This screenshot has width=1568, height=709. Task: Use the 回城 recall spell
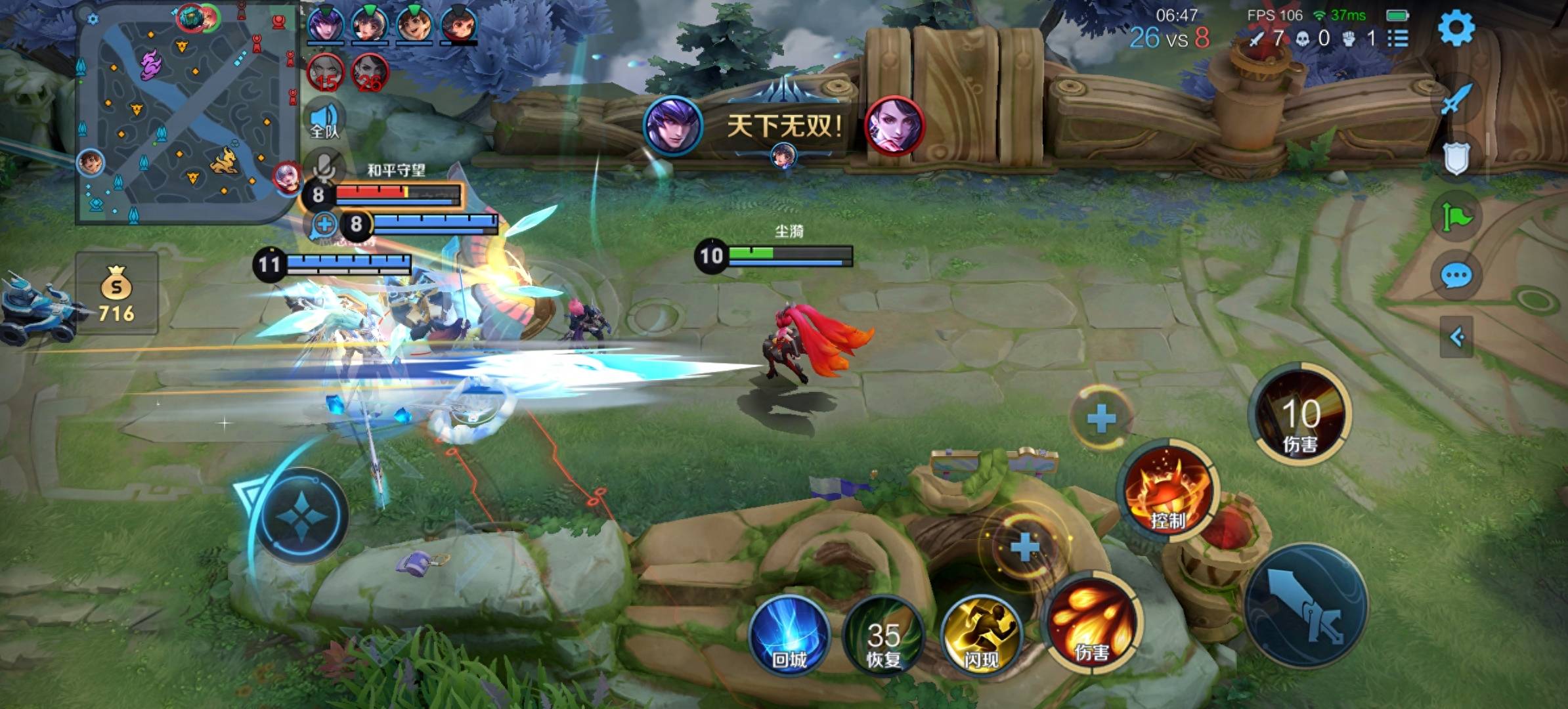coord(789,636)
